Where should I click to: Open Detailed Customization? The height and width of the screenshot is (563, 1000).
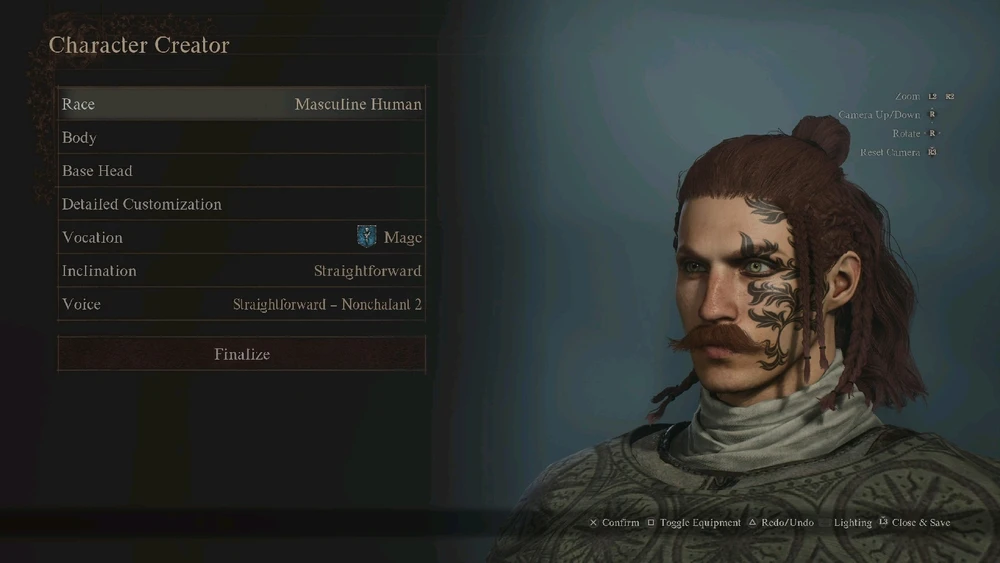[241, 204]
